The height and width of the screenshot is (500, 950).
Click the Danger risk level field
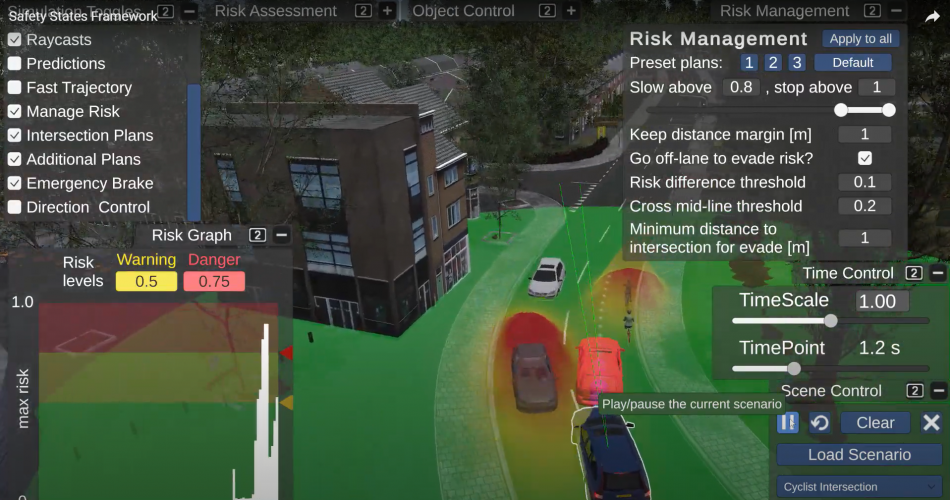tap(214, 281)
